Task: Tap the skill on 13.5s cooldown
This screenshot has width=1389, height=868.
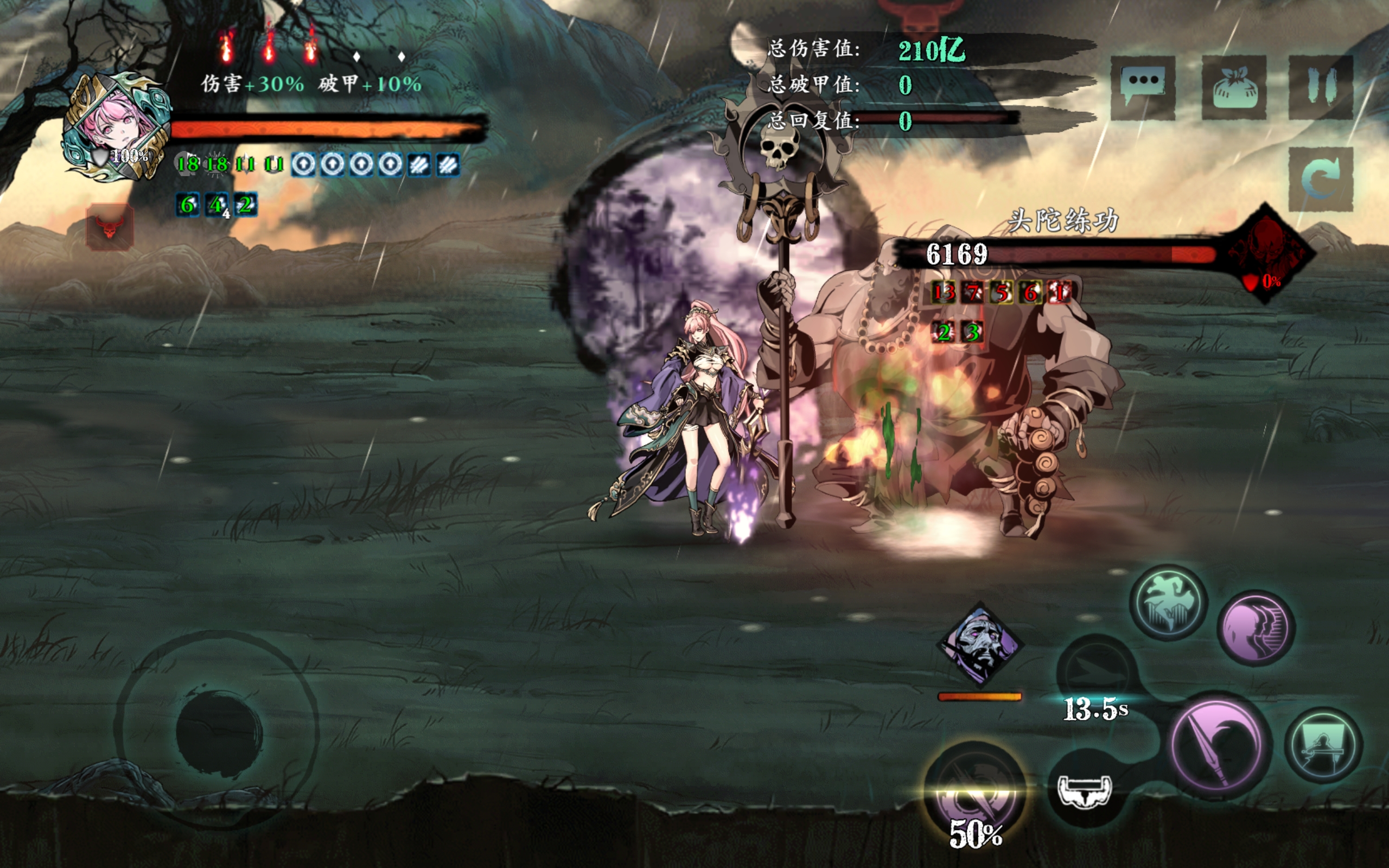Action: point(1096,673)
